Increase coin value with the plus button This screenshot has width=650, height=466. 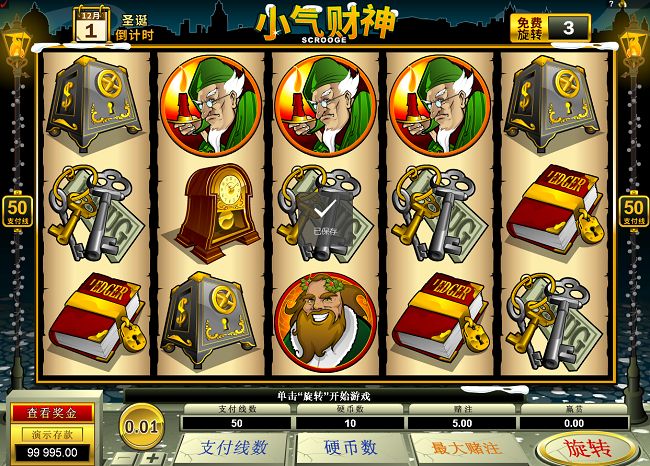pyautogui.click(x=152, y=458)
